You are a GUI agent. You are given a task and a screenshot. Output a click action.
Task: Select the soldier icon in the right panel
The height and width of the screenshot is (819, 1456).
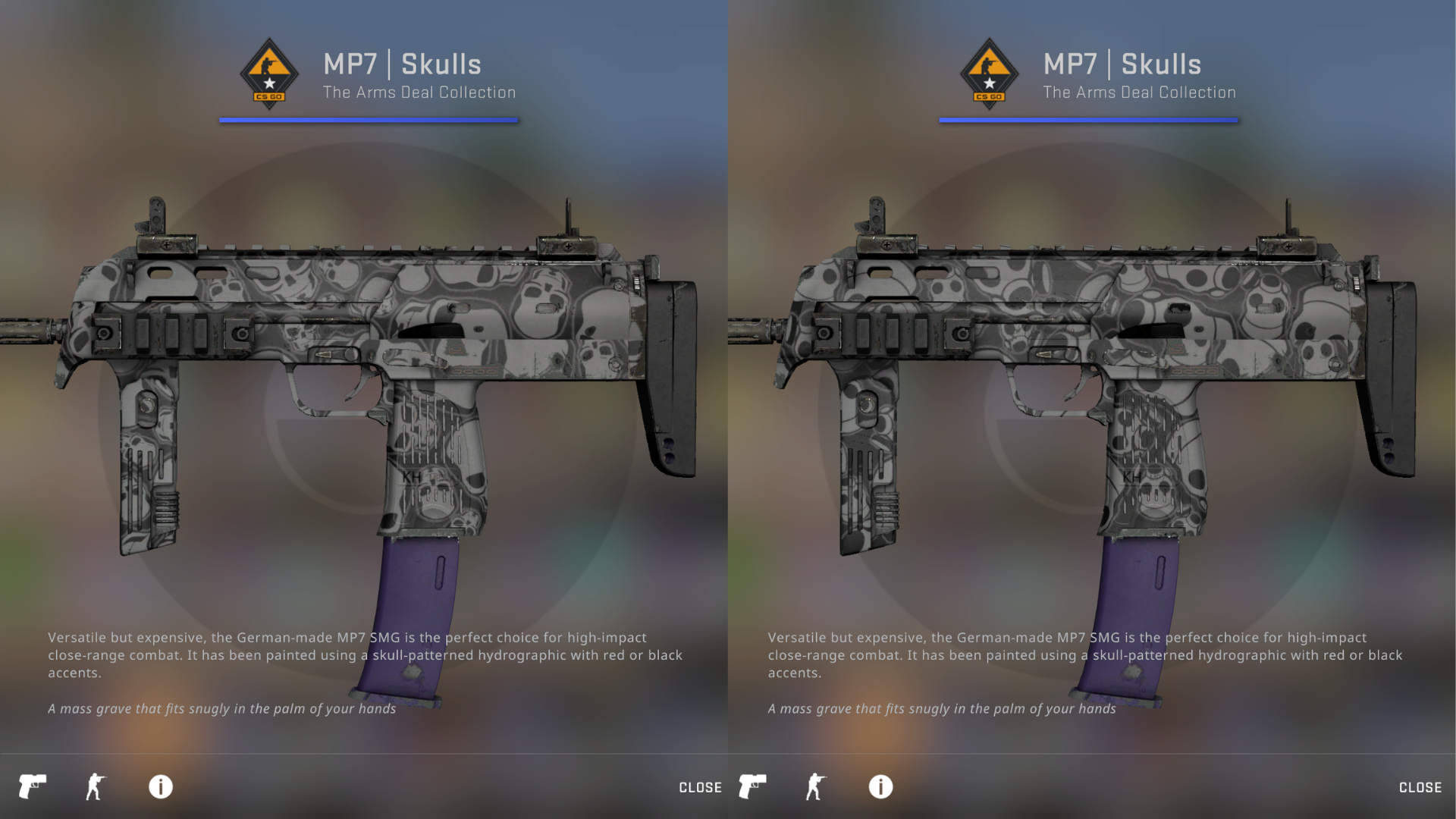[x=816, y=786]
